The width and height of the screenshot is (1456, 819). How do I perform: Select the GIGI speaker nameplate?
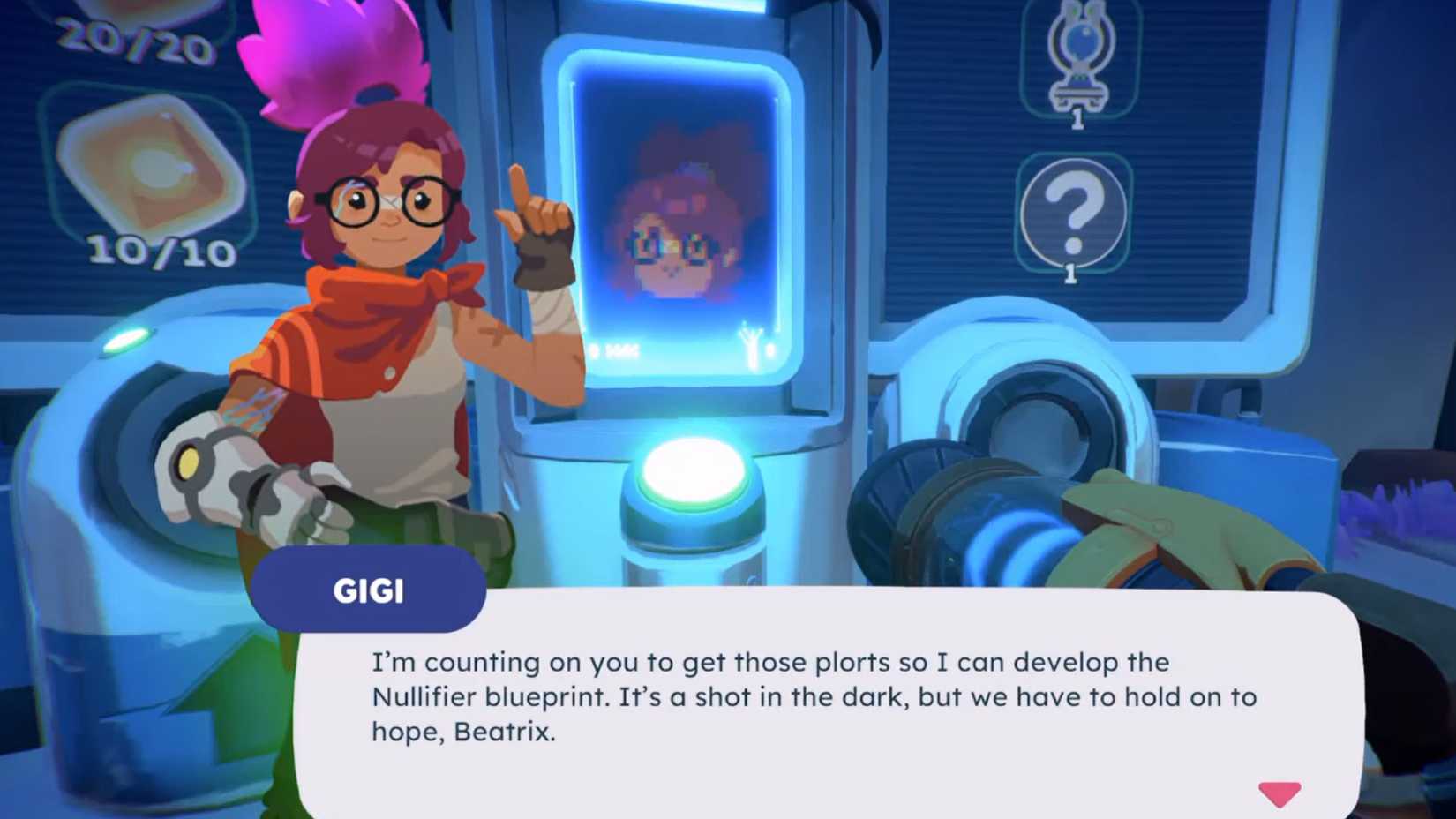click(370, 591)
